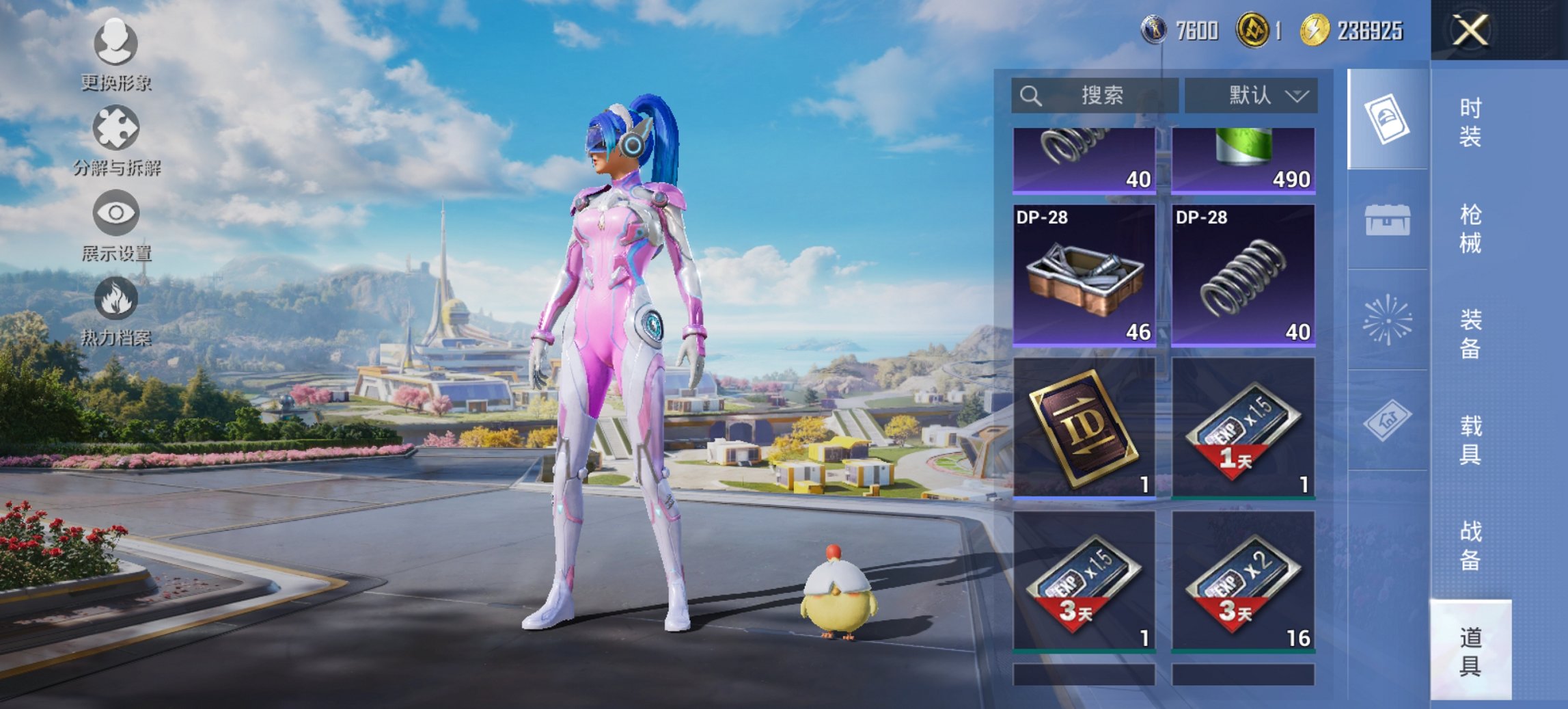Select the ID rename card item
Viewport: 1568px width, 709px height.
1084,428
